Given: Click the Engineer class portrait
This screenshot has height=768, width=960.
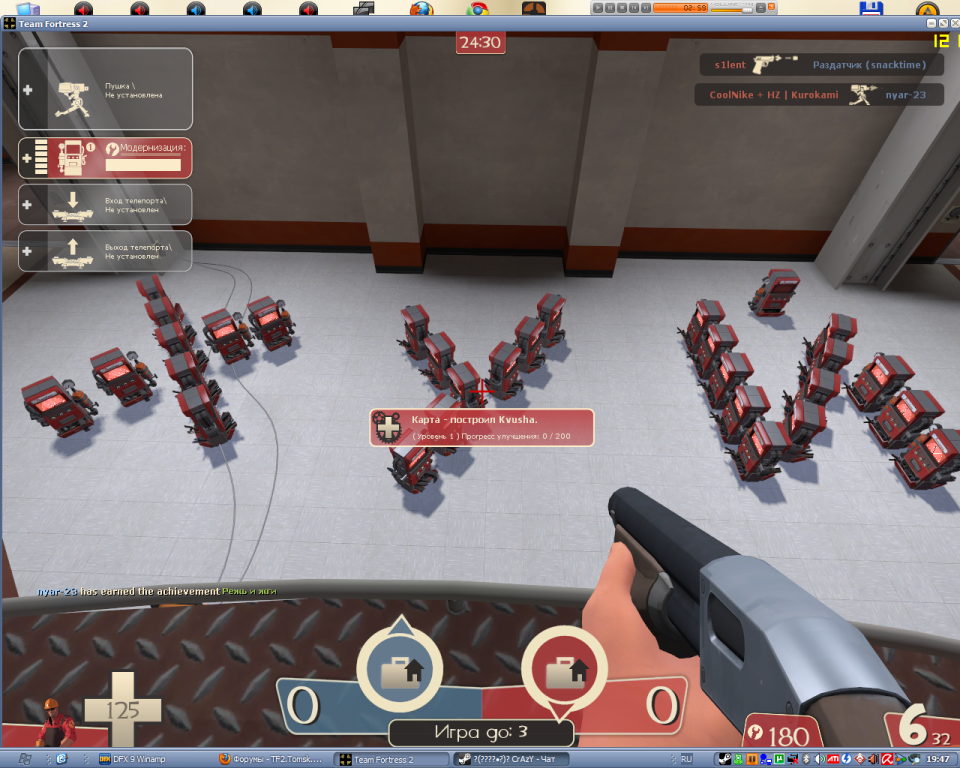Looking at the screenshot, I should (x=54, y=720).
